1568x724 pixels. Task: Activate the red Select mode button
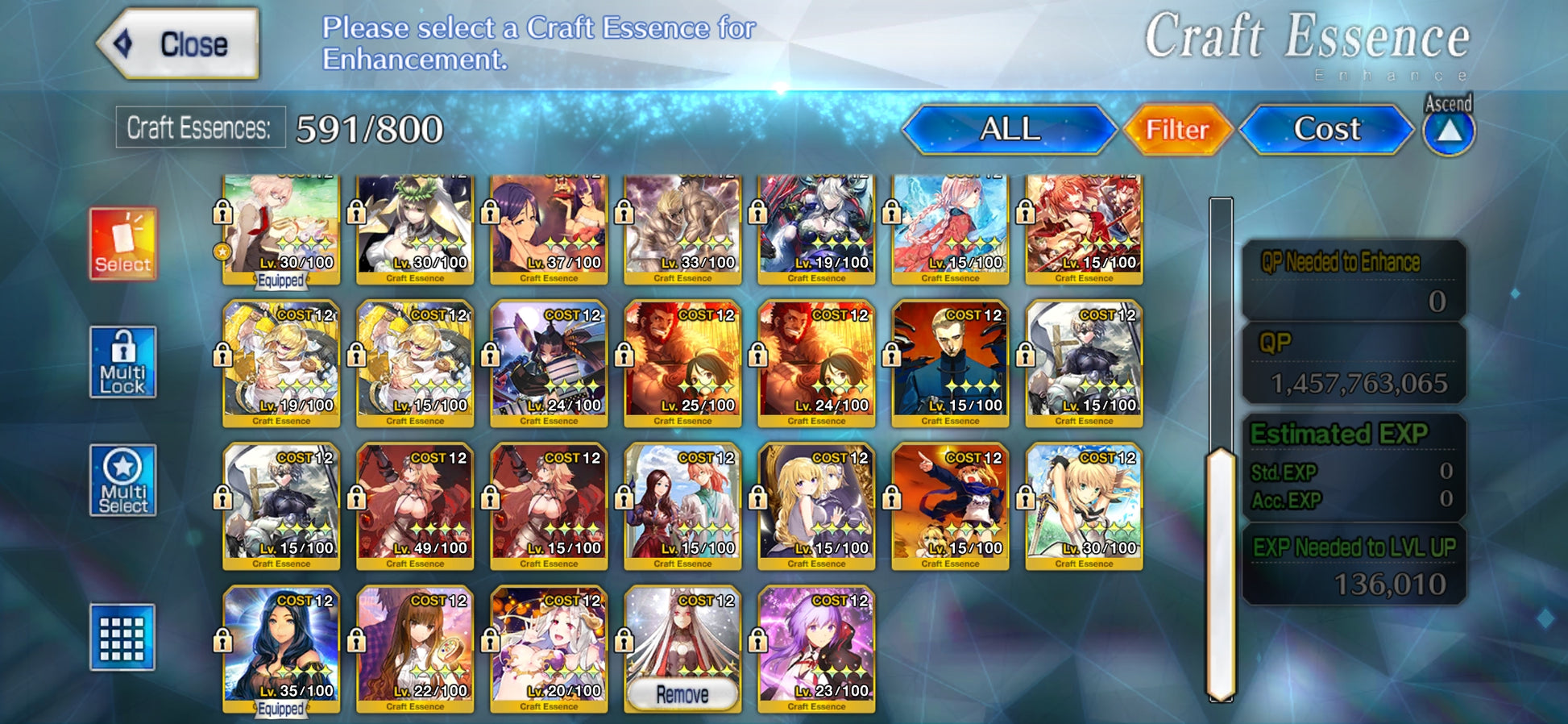(122, 243)
